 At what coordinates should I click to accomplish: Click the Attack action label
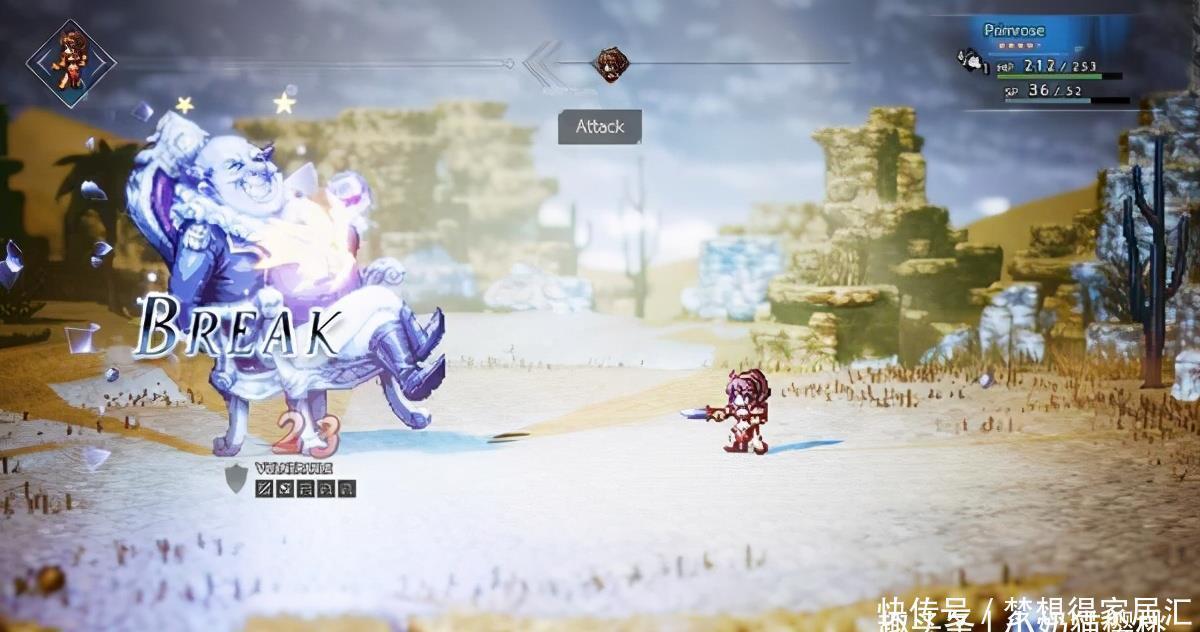click(599, 127)
